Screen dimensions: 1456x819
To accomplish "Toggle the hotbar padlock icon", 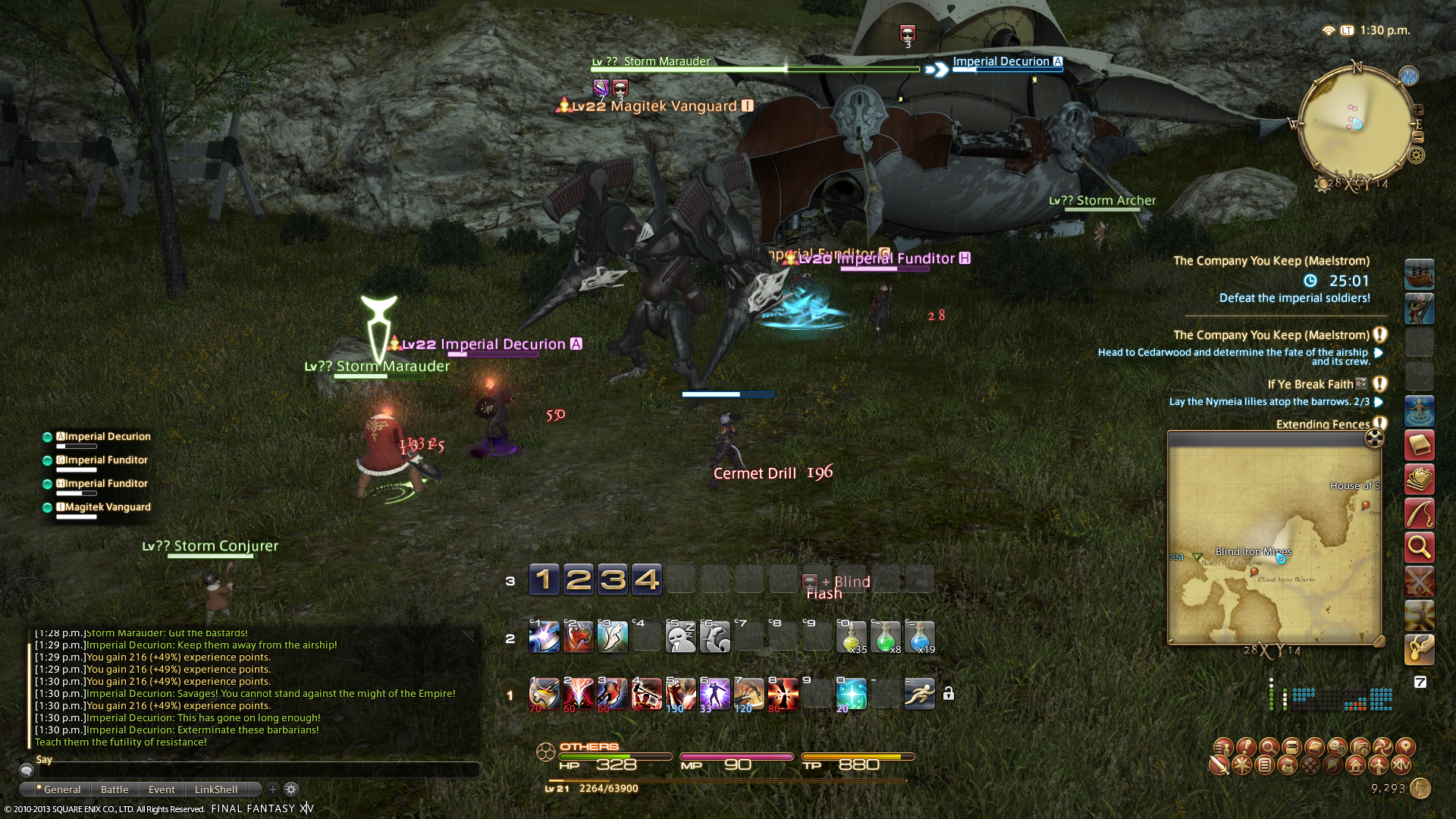I will [x=948, y=694].
